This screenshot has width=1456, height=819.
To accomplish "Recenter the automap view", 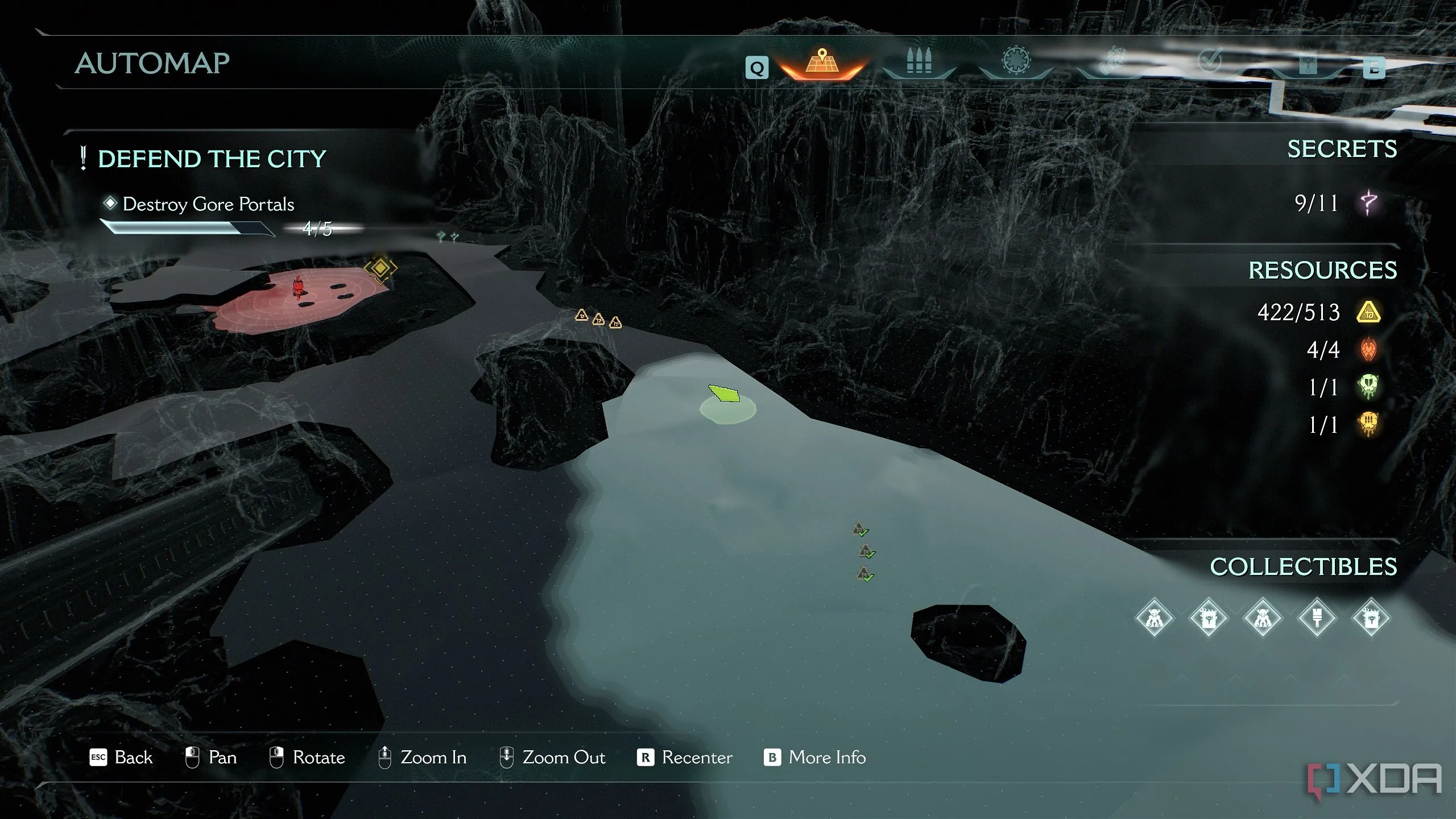I will click(x=685, y=758).
